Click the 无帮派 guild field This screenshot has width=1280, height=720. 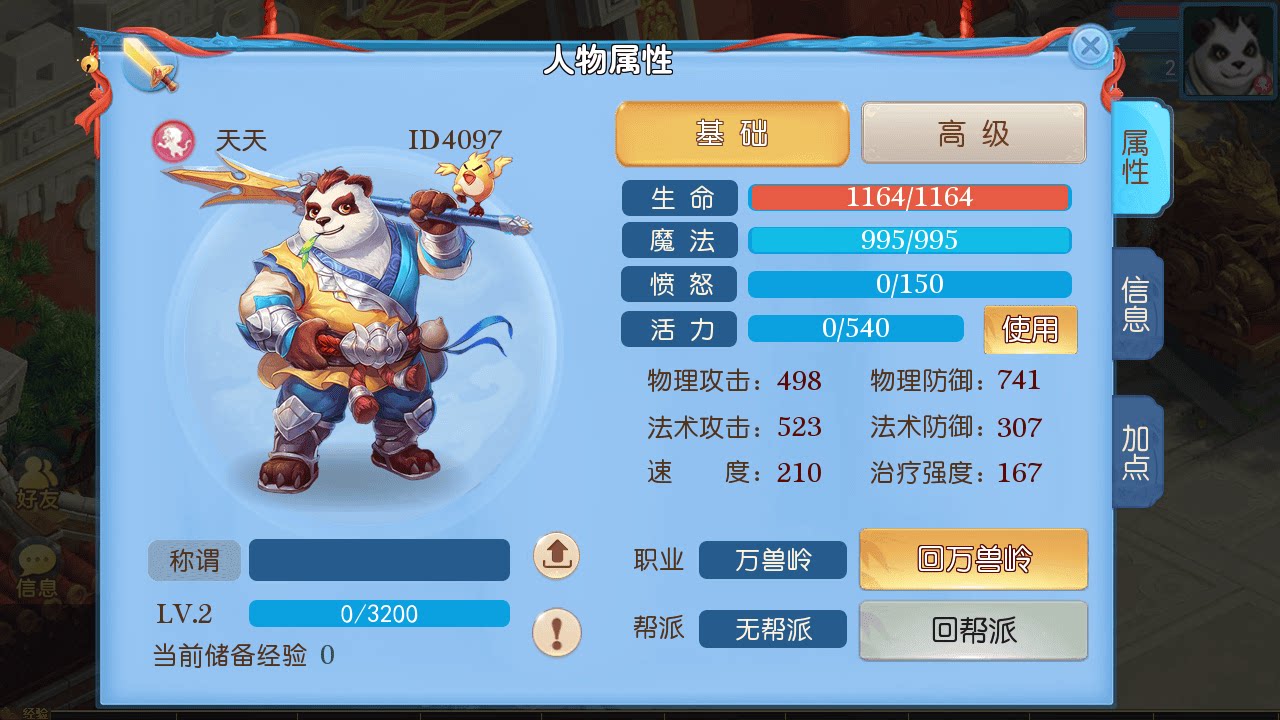pyautogui.click(x=772, y=629)
